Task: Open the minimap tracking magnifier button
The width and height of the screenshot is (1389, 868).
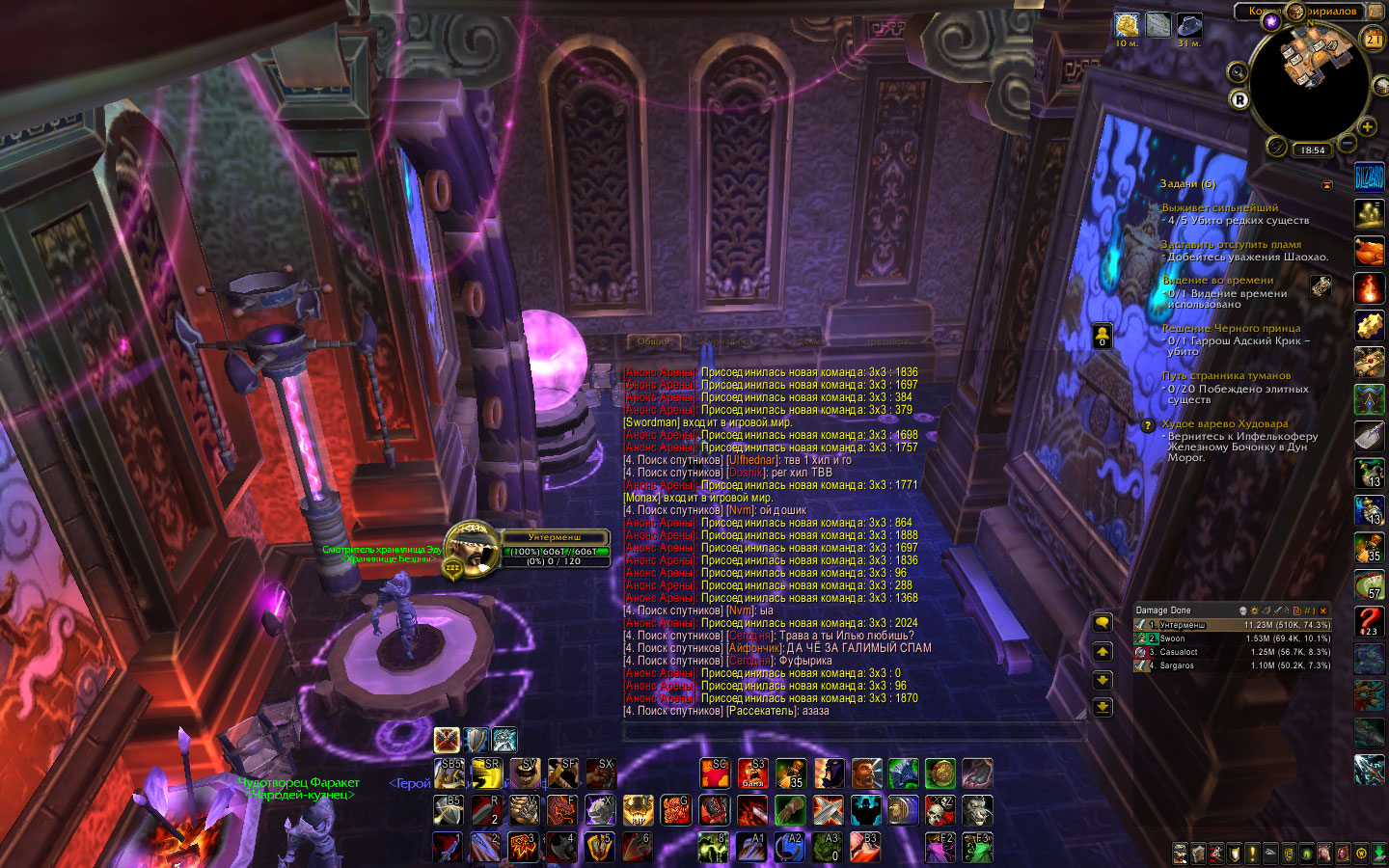Action: pyautogui.click(x=1238, y=72)
